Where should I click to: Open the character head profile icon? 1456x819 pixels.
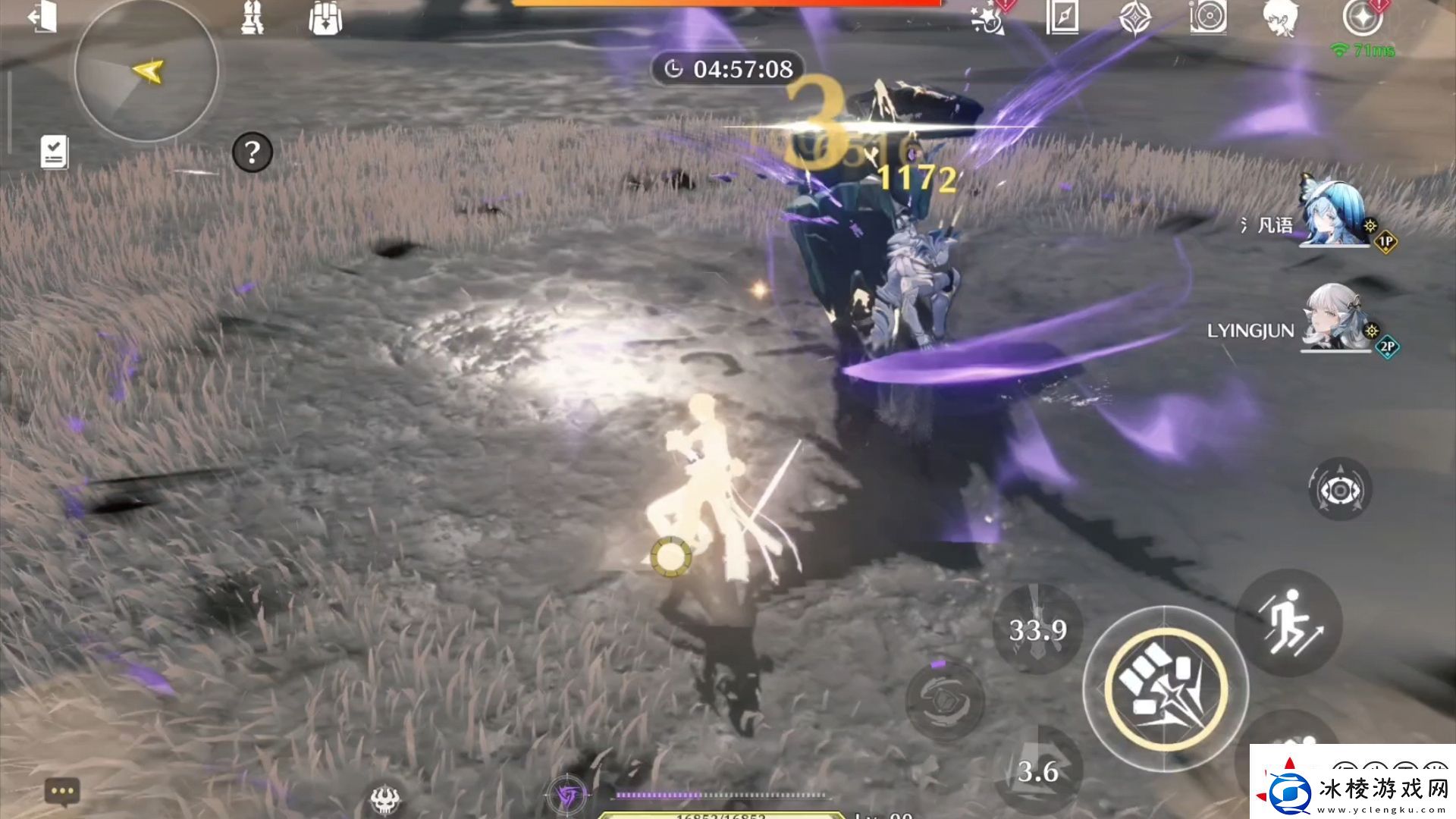1281,17
